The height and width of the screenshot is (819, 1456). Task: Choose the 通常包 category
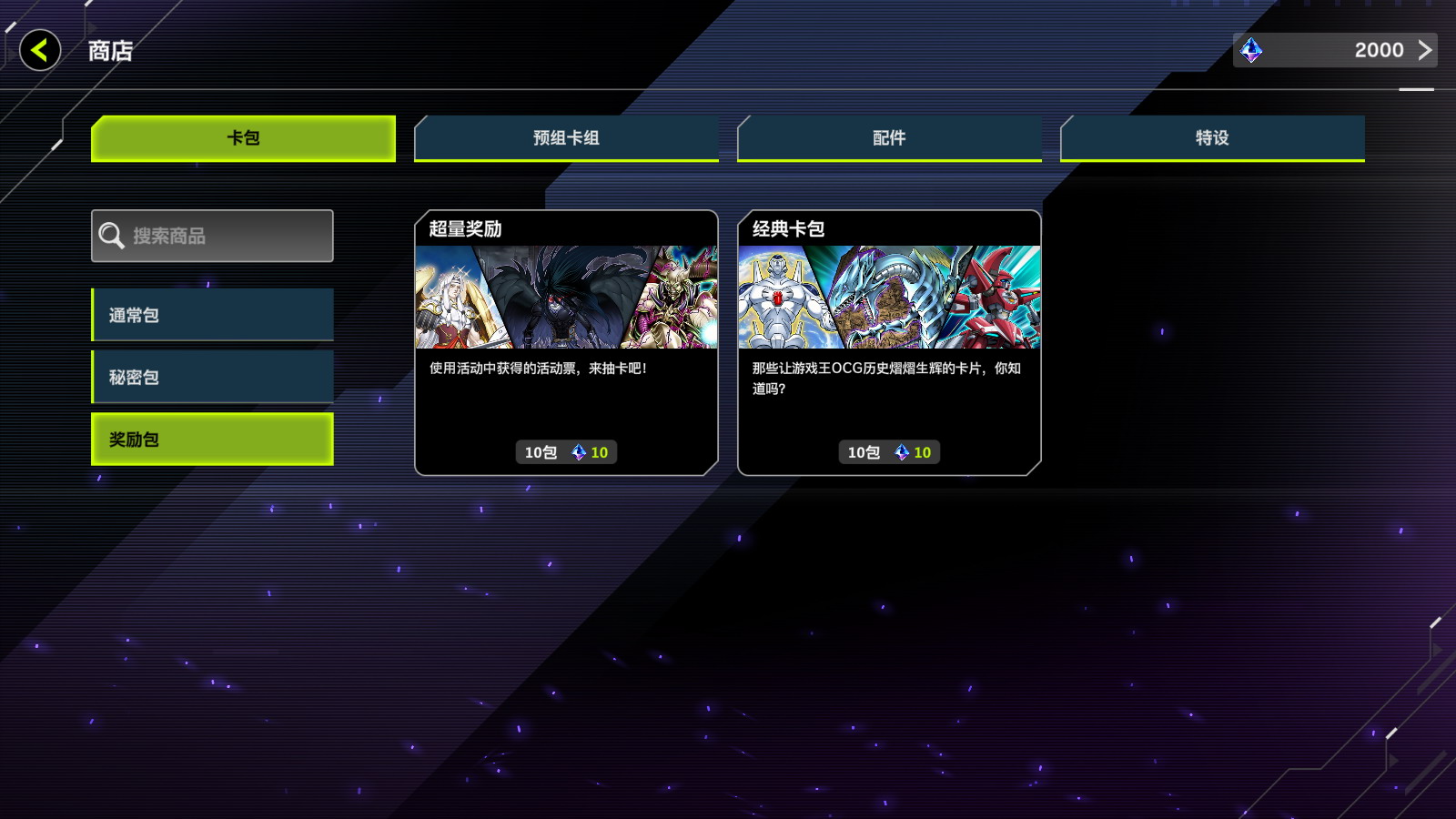pyautogui.click(x=213, y=315)
